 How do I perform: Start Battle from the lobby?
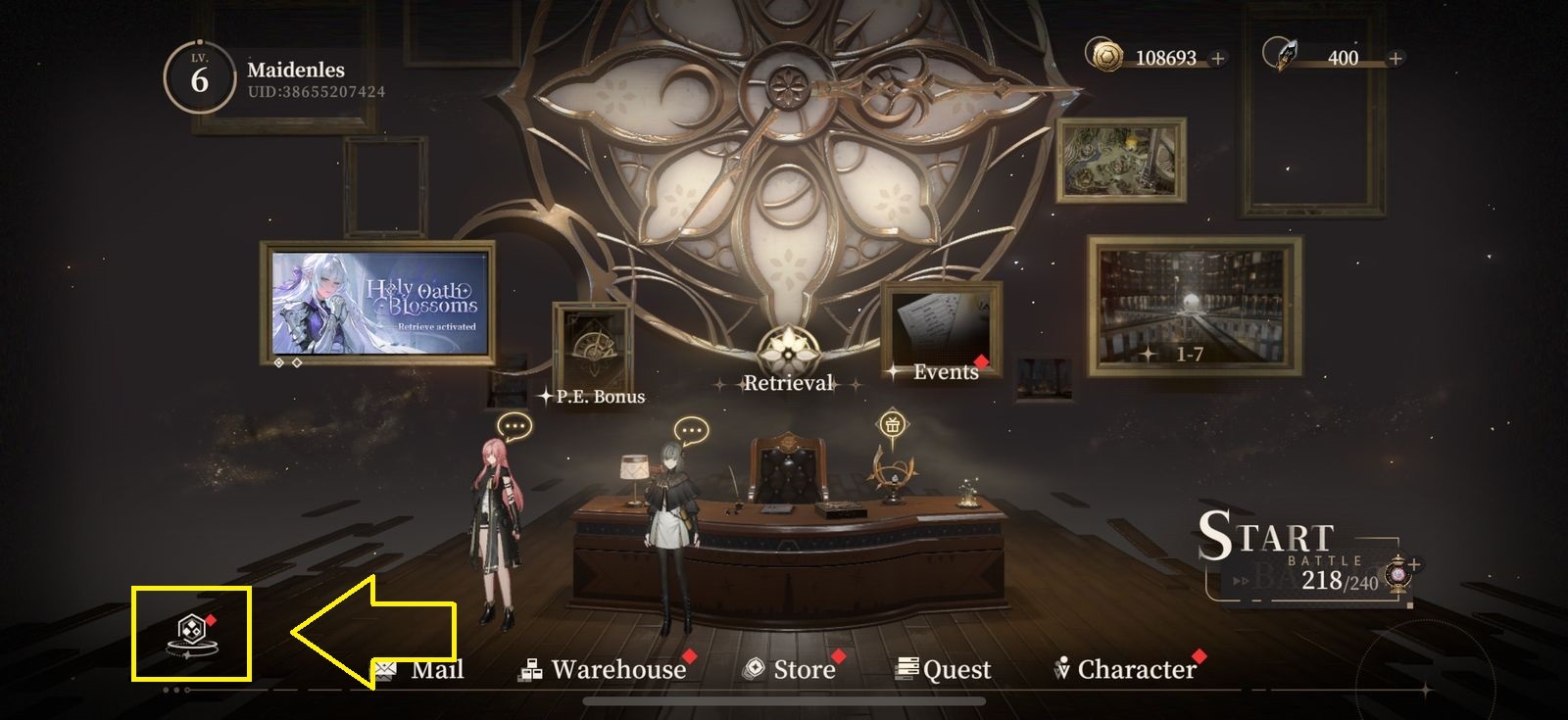pos(1284,555)
